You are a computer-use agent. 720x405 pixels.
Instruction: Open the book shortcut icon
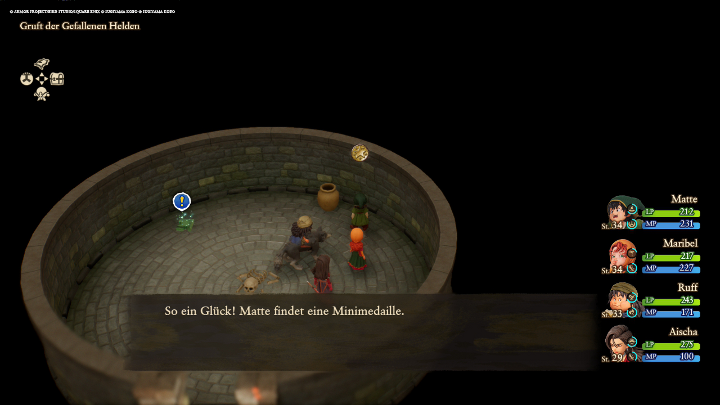(42, 63)
